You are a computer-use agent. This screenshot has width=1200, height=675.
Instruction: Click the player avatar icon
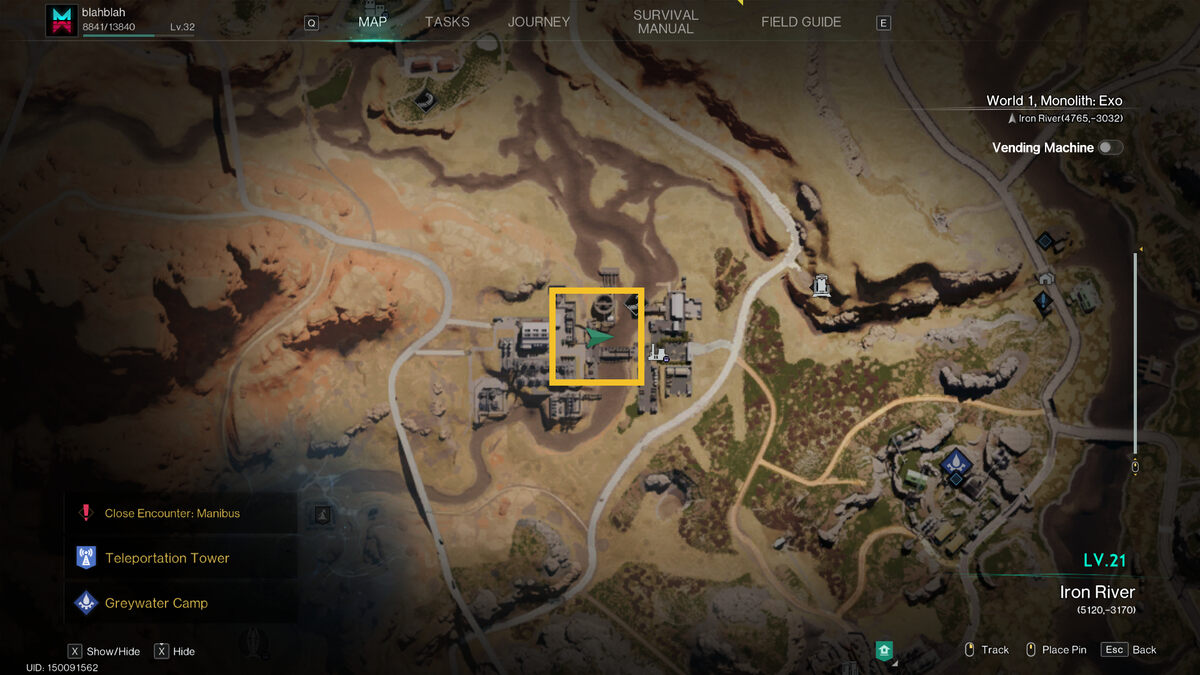[61, 21]
